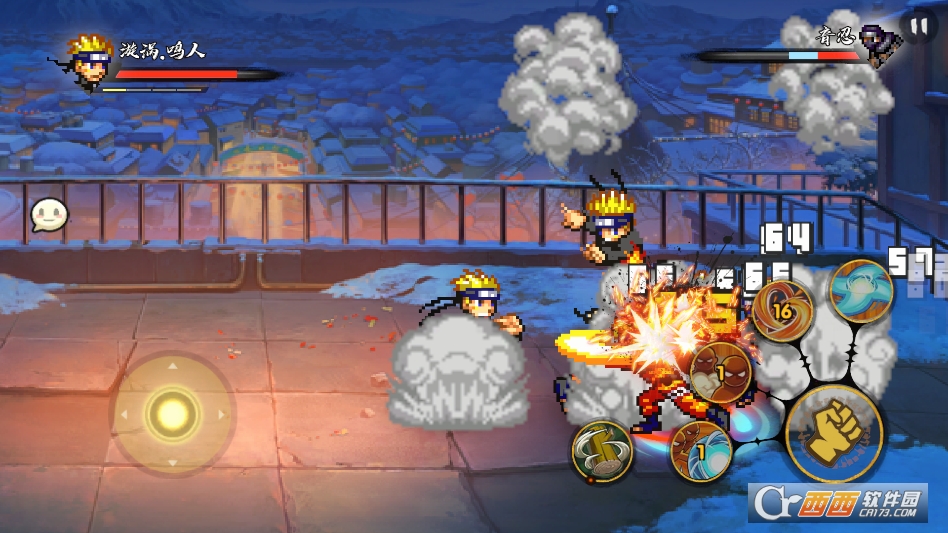Image resolution: width=948 pixels, height=533 pixels.
Task: Select the enemy ninja portrait
Action: pos(880,47)
